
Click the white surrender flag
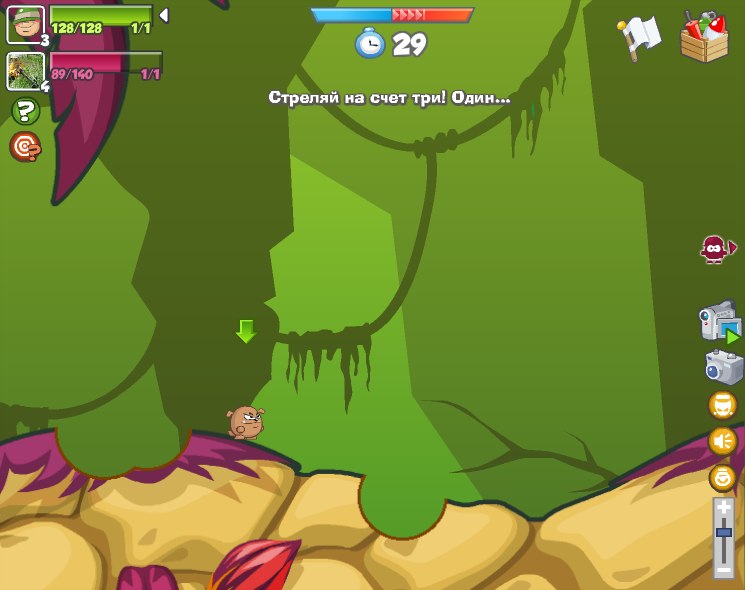639,38
